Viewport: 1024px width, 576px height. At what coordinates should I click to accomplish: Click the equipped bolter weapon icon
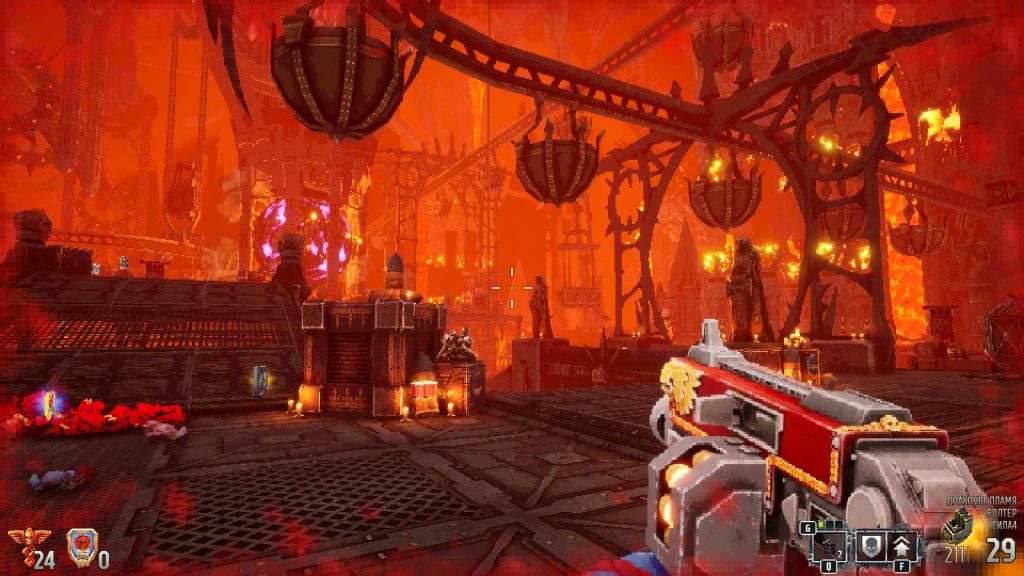tap(957, 526)
